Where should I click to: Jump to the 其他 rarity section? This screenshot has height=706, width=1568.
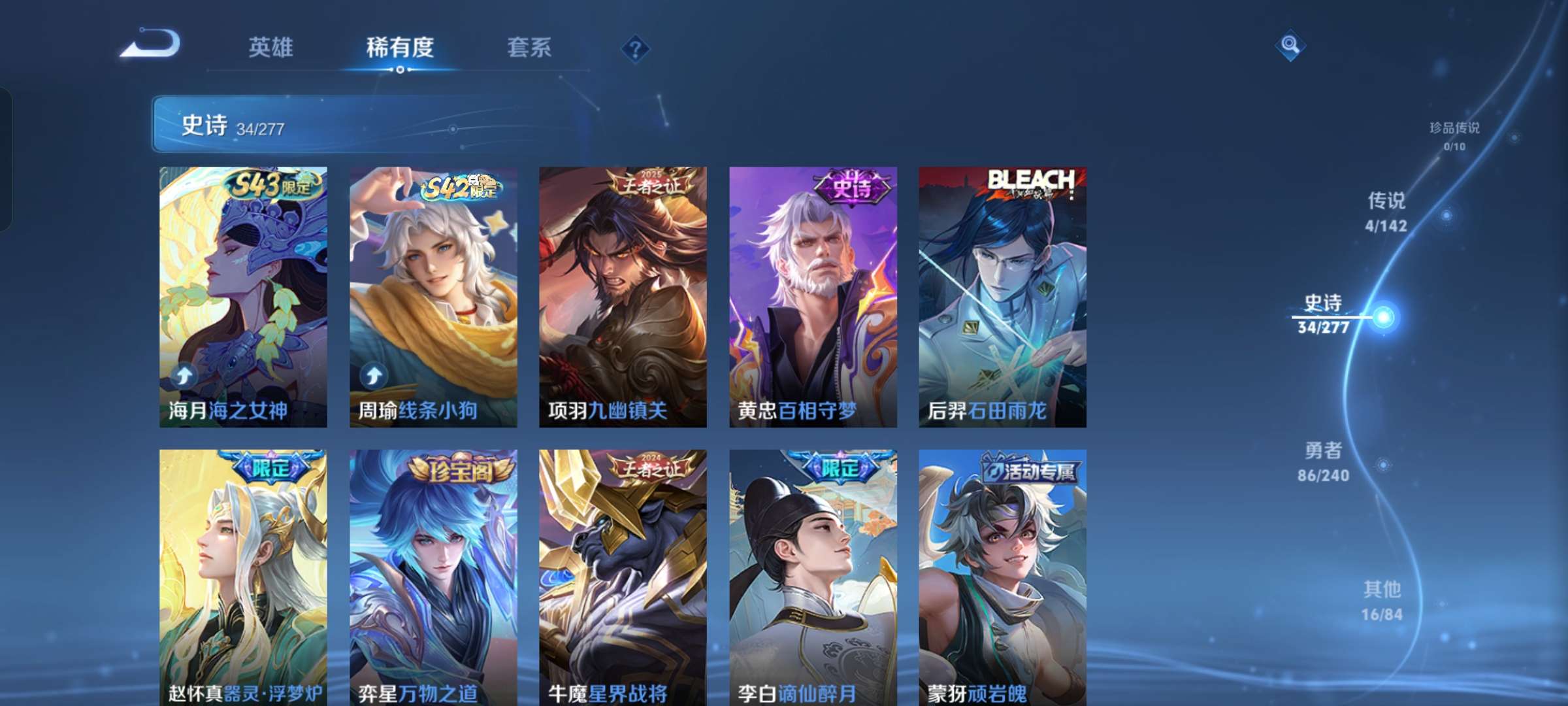pos(1382,600)
